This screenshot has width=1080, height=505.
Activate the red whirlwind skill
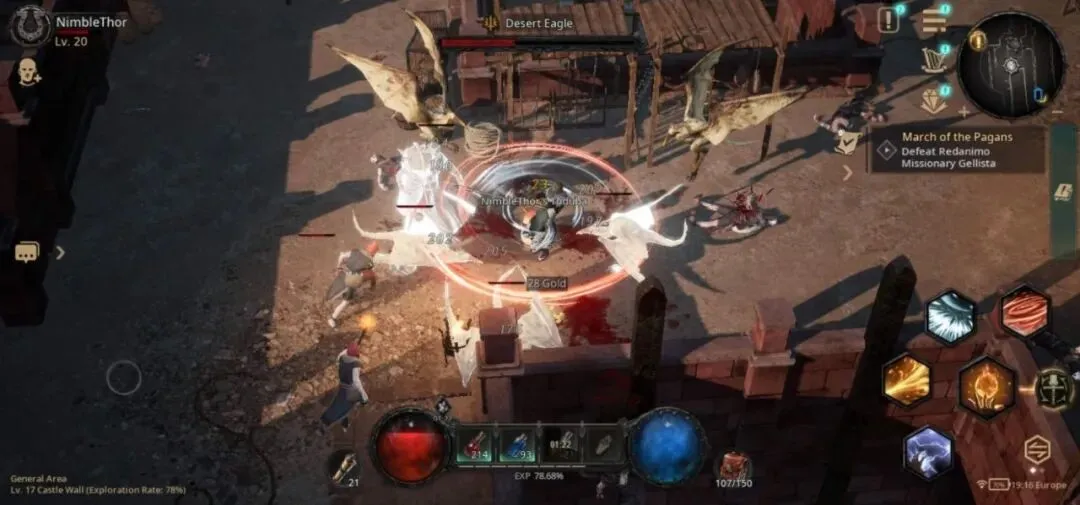point(1024,312)
